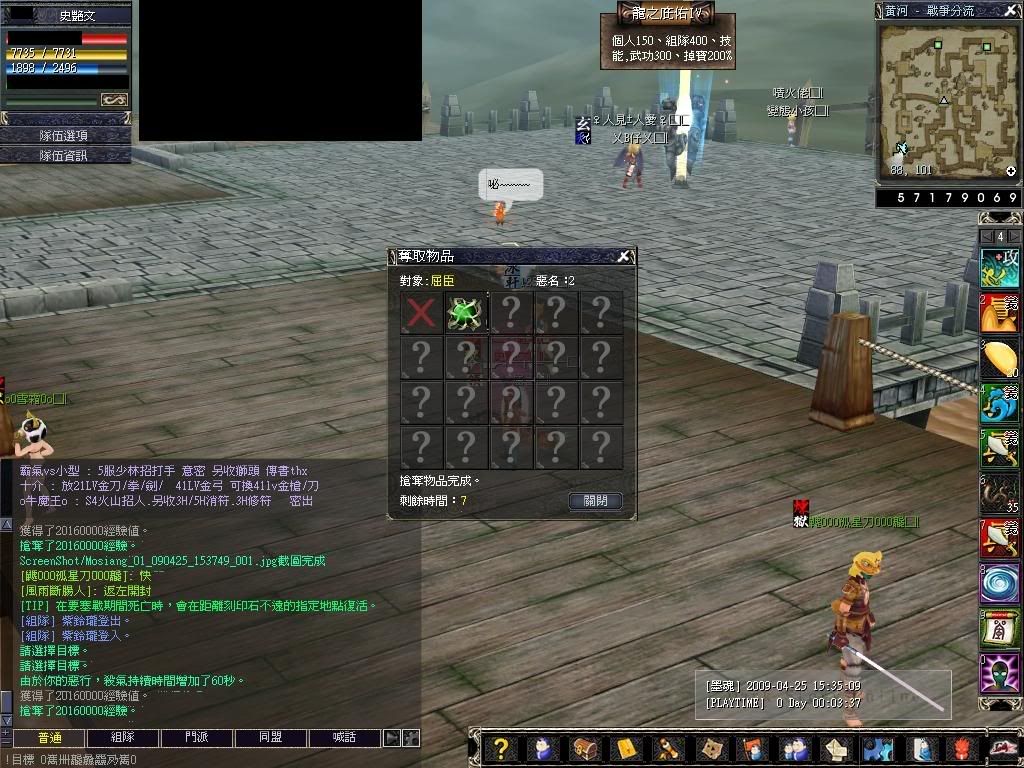This screenshot has width=1024, height=768.
Task: Click the minimap of 黃河
Action: [x=947, y=100]
